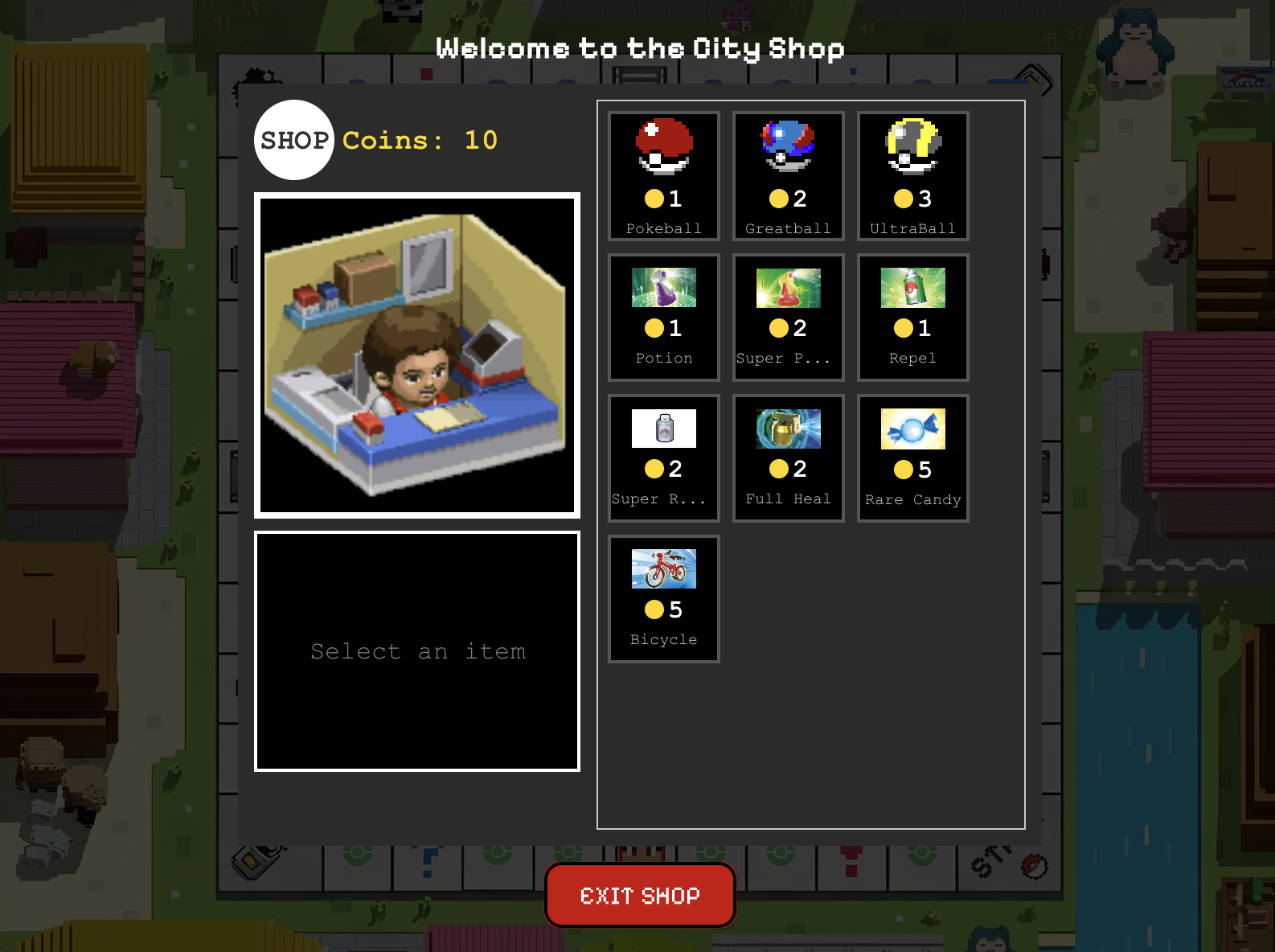This screenshot has width=1275, height=952.
Task: Click the coin icon on Pokeball price
Action: [x=653, y=197]
